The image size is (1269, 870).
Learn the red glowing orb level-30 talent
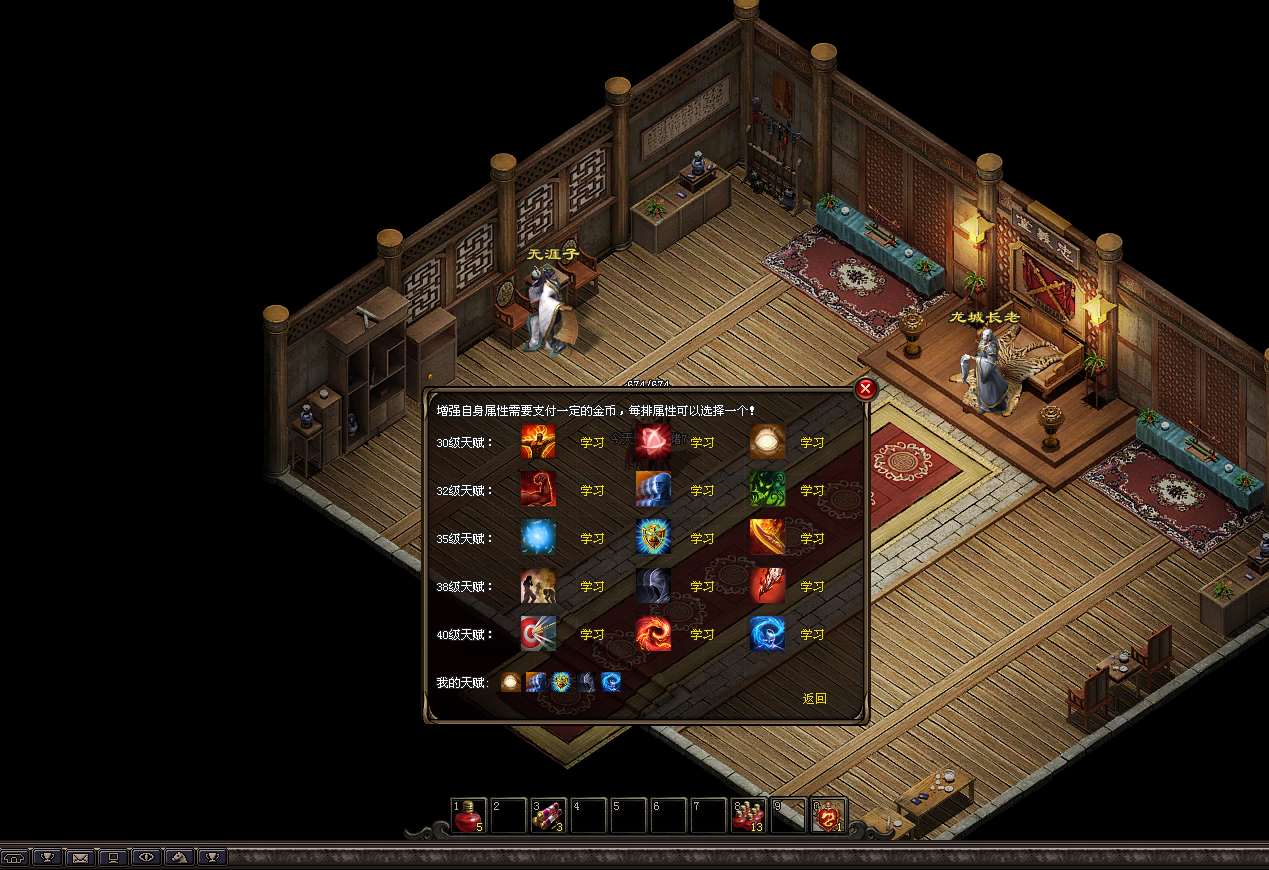[x=702, y=442]
